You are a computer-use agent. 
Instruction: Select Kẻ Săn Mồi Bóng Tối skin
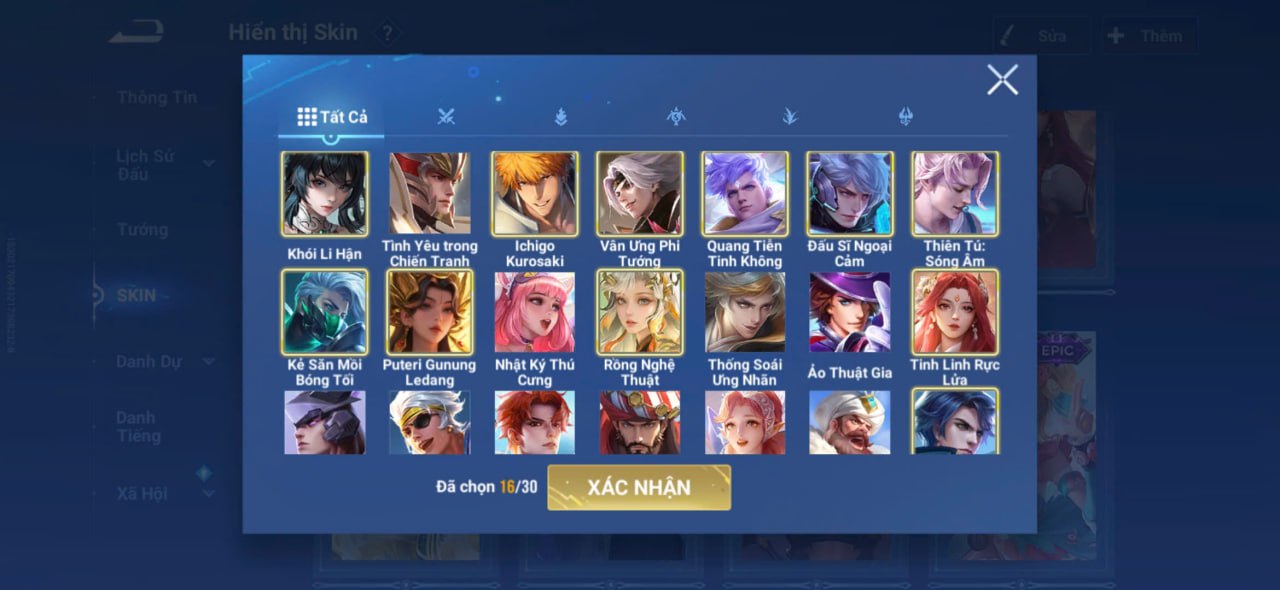pos(325,312)
